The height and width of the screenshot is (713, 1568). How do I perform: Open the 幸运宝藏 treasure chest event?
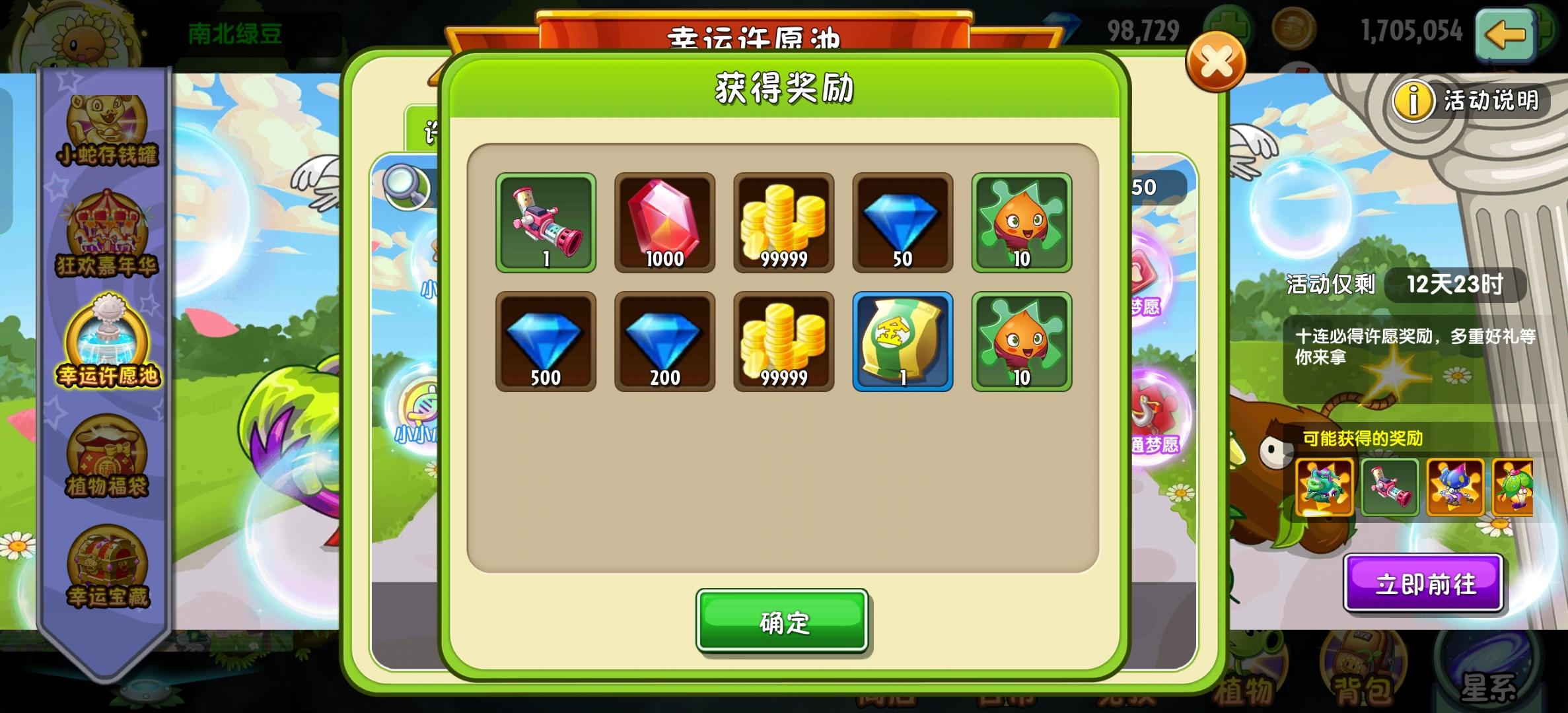[x=108, y=571]
